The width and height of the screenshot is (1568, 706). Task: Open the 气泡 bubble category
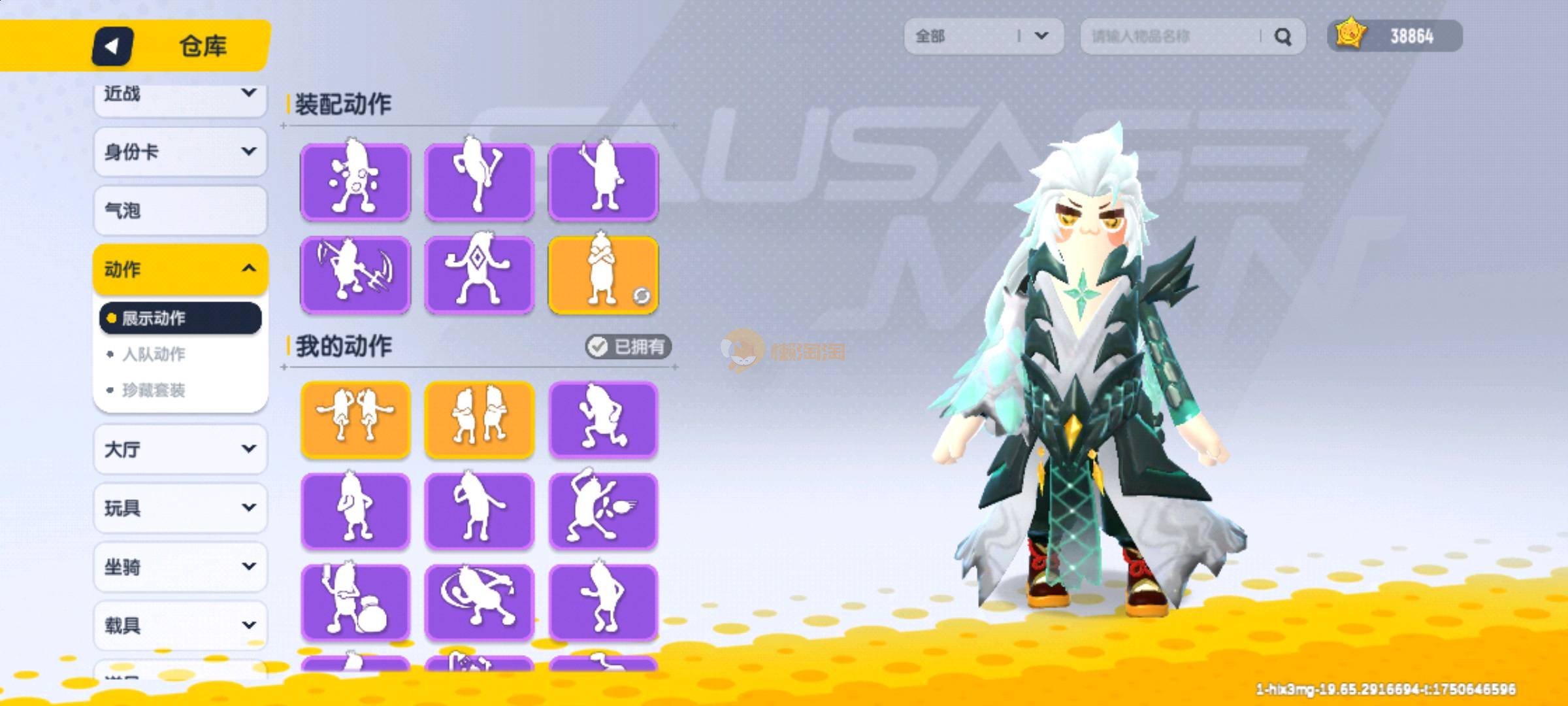tap(180, 210)
